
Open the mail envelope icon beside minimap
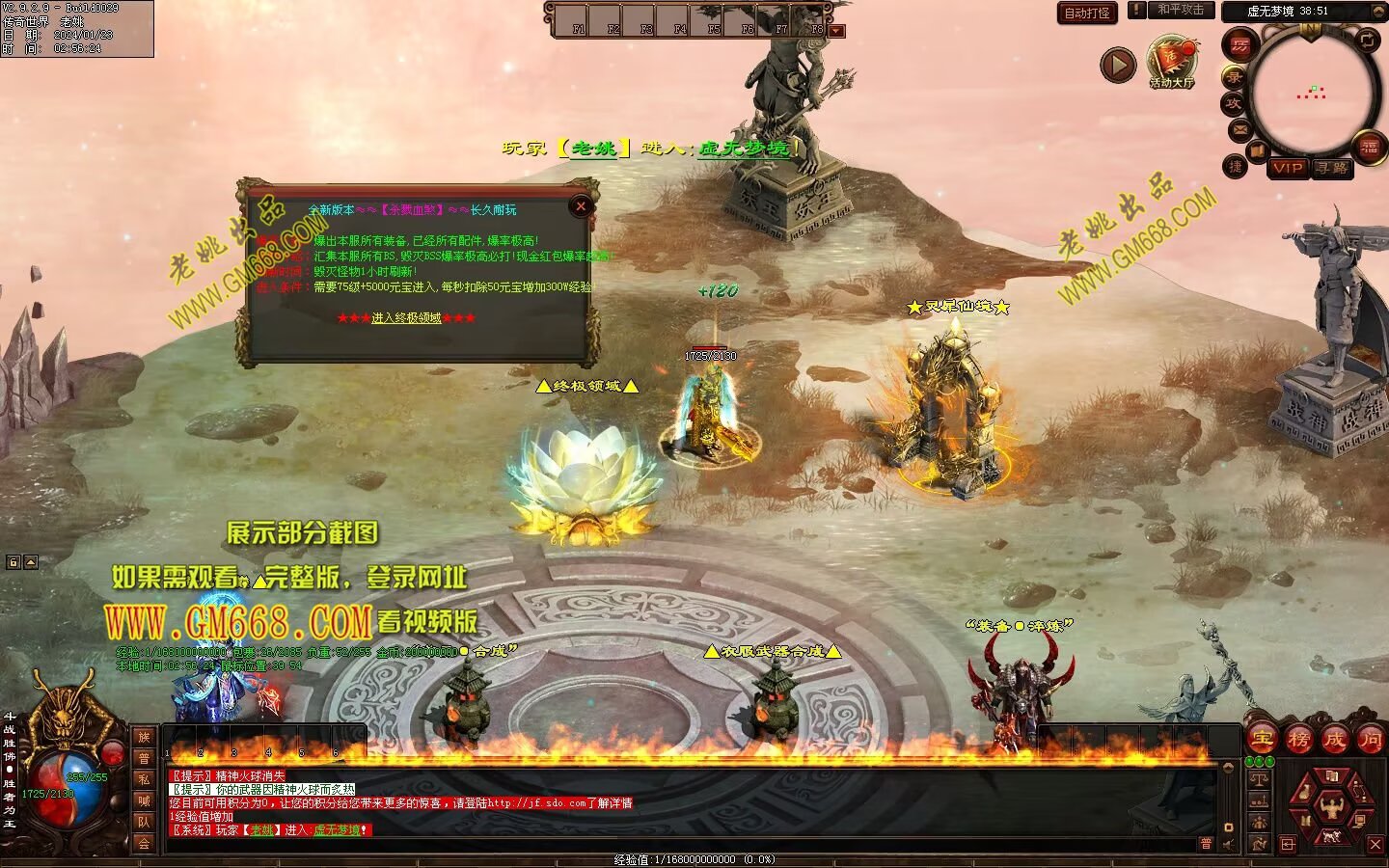(x=1239, y=129)
